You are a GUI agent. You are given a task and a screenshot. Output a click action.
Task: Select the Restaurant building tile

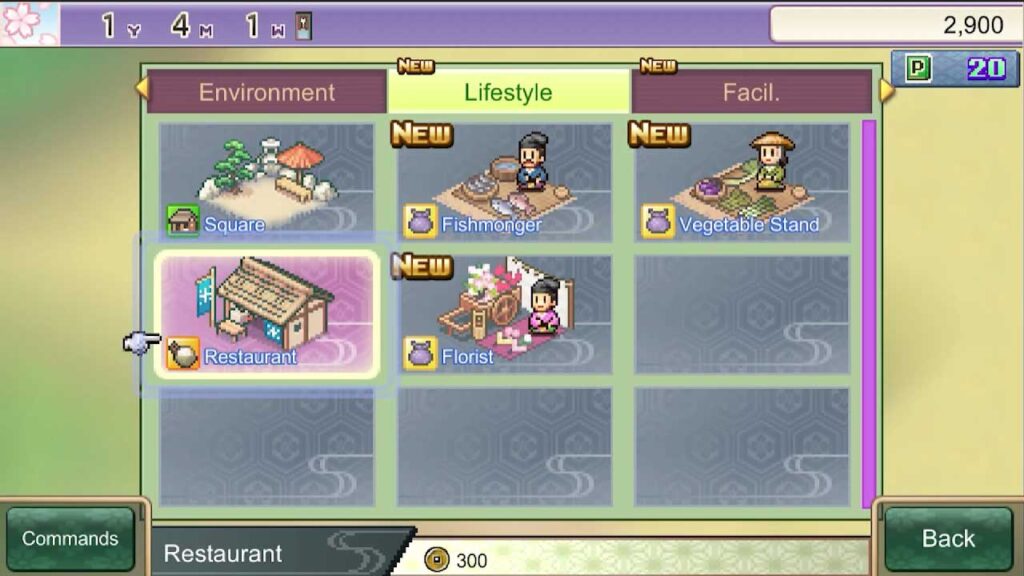pyautogui.click(x=266, y=314)
